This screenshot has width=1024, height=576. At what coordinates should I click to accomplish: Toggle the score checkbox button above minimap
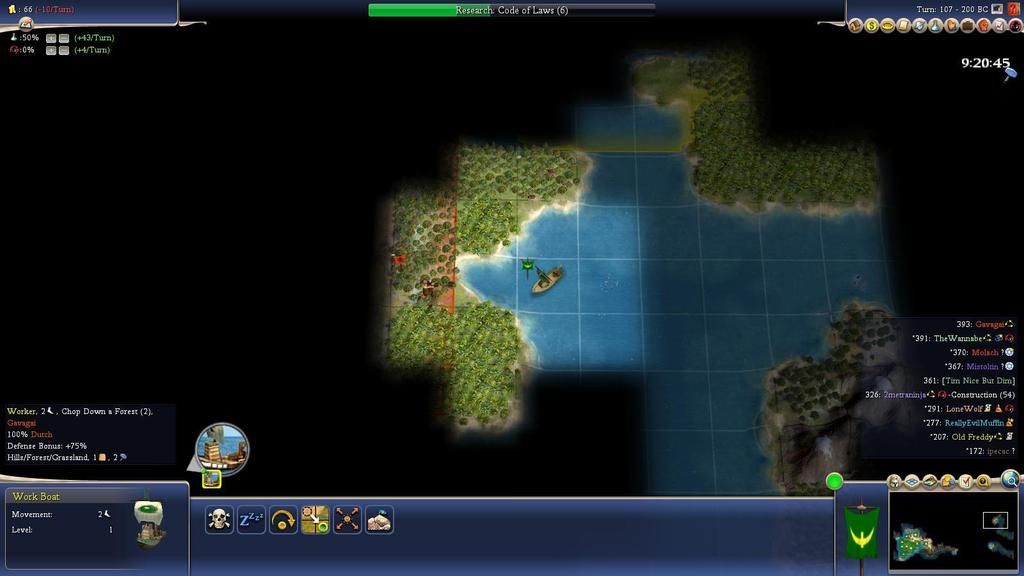pyautogui.click(x=966, y=482)
